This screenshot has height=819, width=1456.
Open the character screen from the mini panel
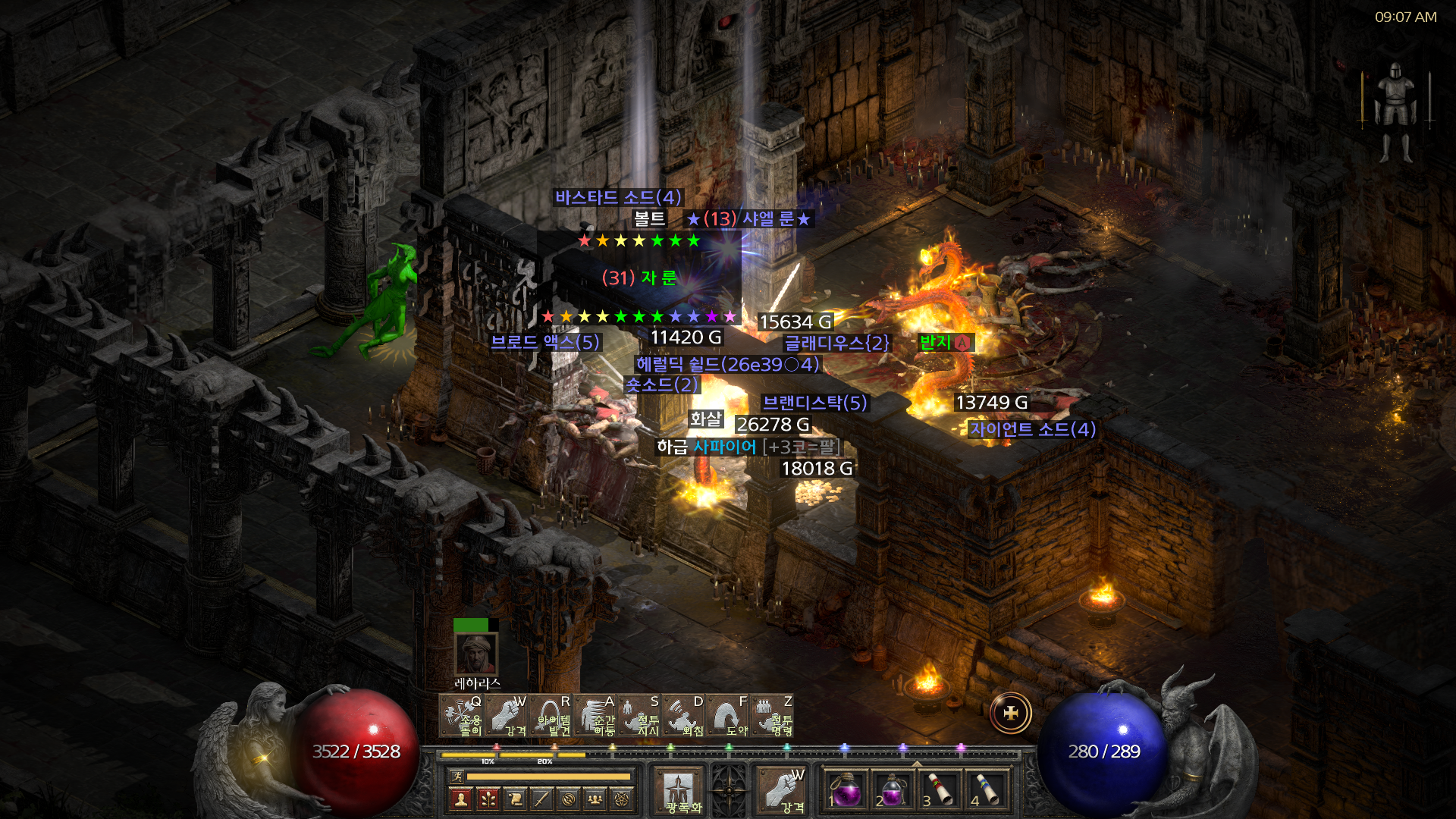tap(461, 799)
